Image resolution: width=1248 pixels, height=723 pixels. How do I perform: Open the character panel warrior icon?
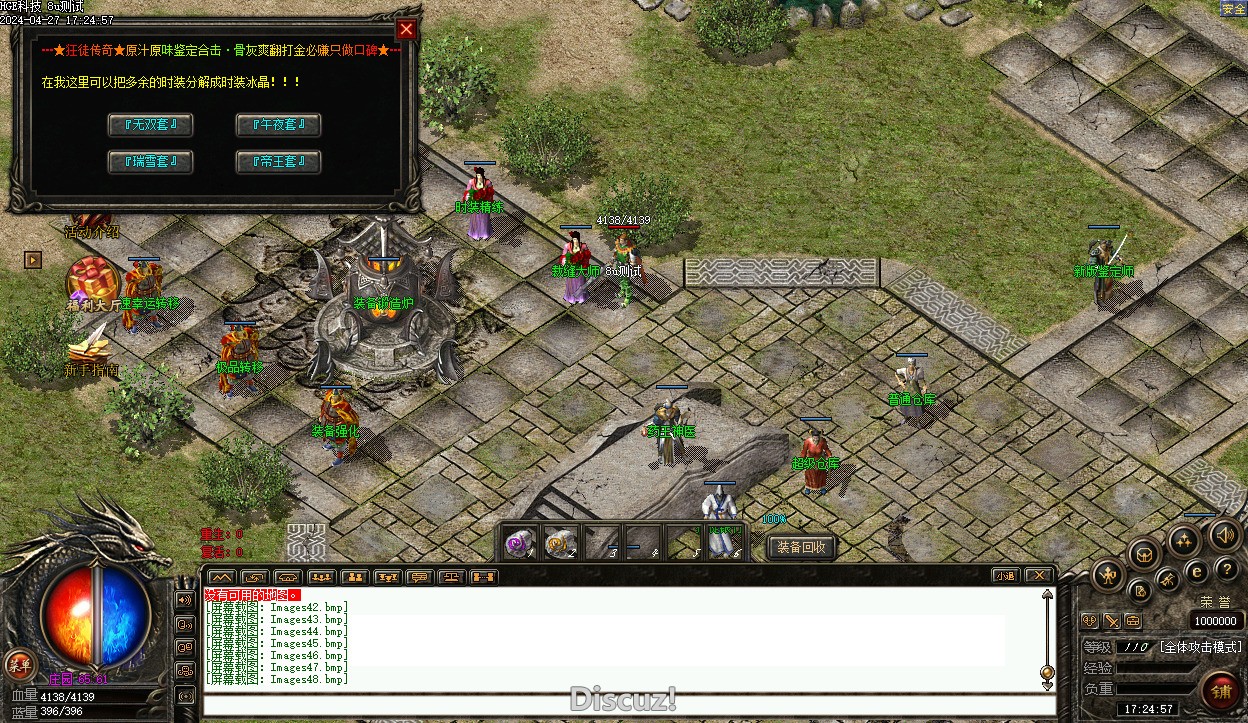tap(1109, 574)
